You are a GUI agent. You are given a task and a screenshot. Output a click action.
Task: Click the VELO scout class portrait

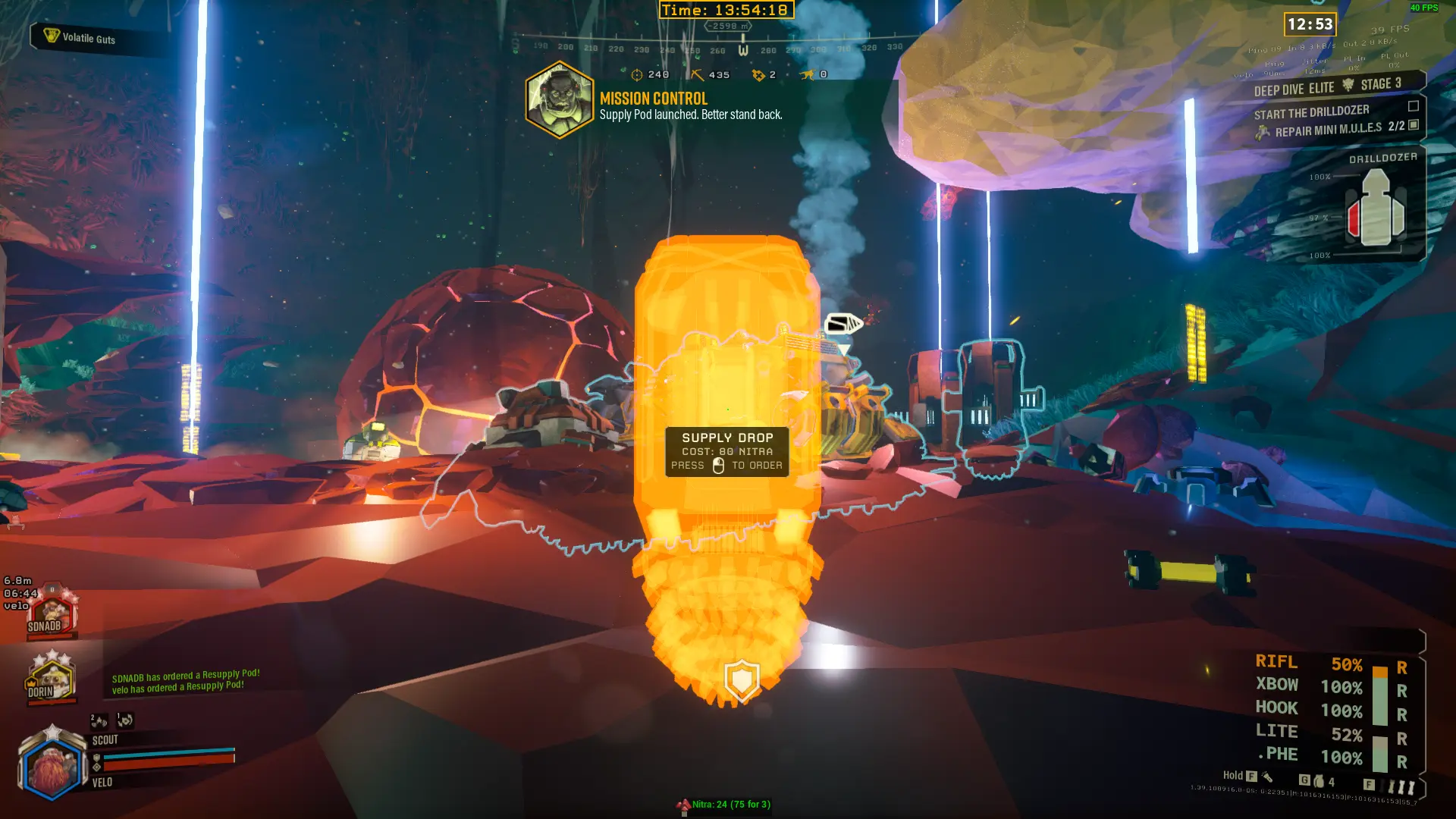point(52,767)
